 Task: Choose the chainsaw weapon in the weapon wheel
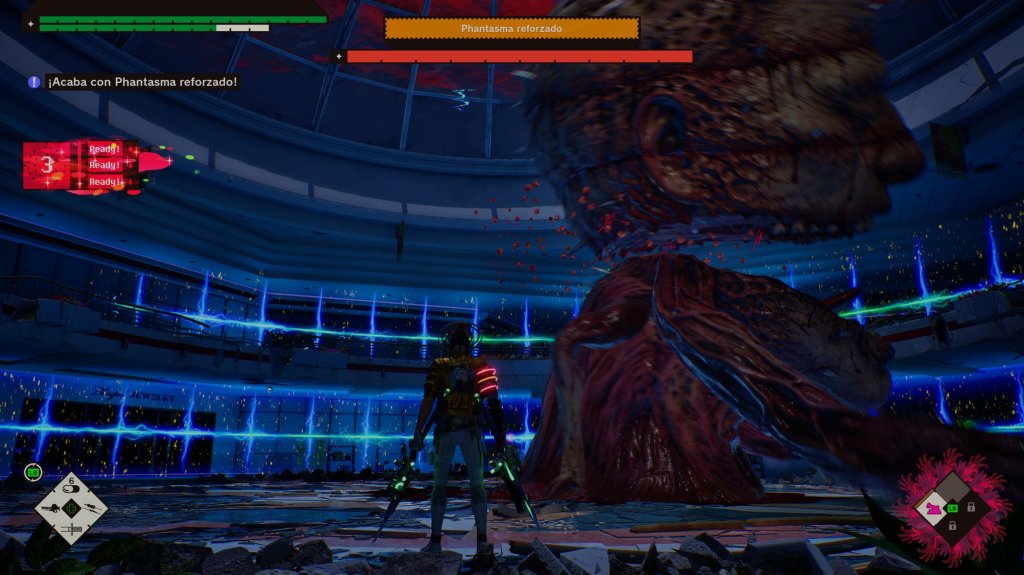[52, 508]
